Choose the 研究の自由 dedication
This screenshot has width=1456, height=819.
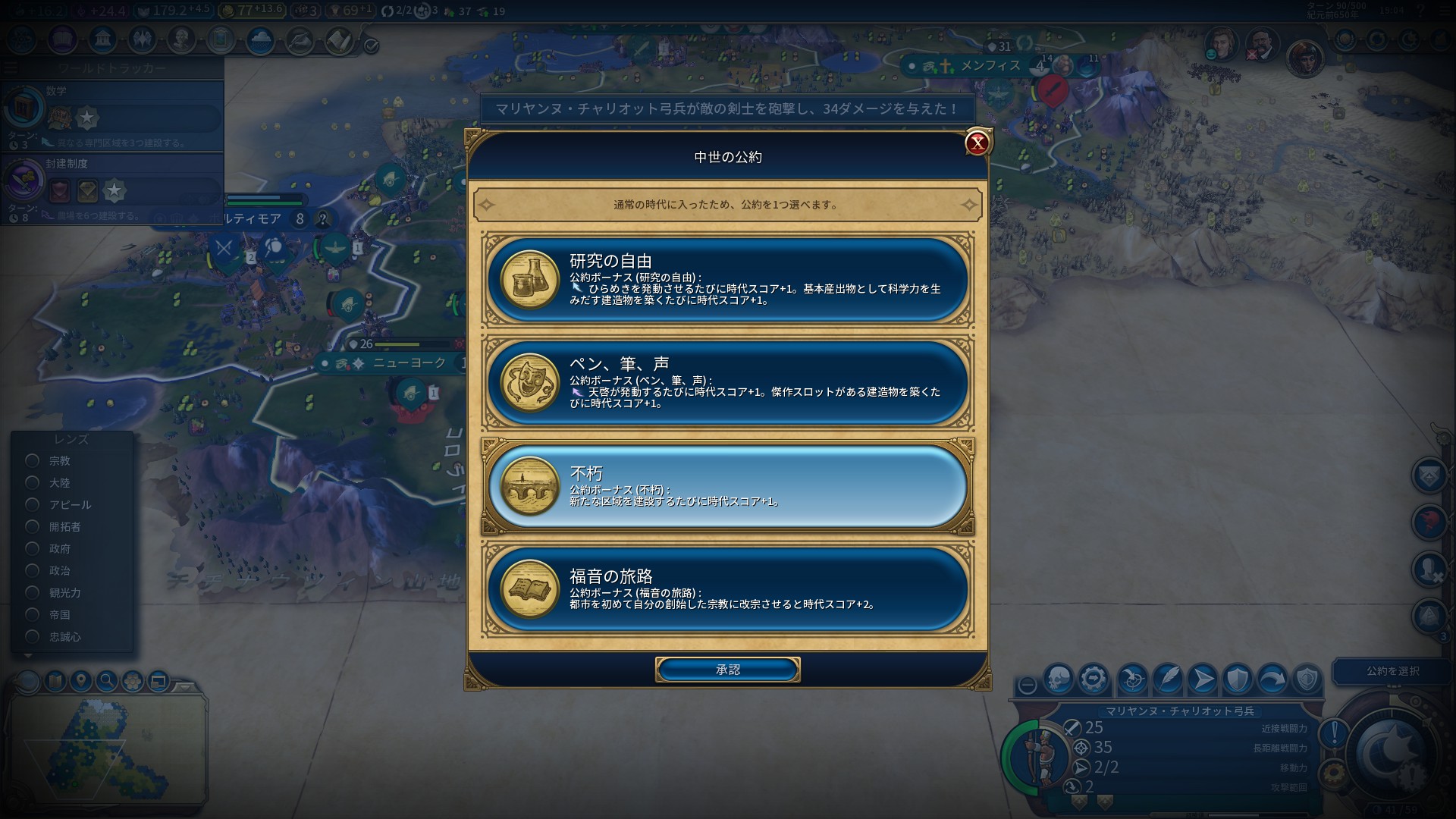(728, 279)
